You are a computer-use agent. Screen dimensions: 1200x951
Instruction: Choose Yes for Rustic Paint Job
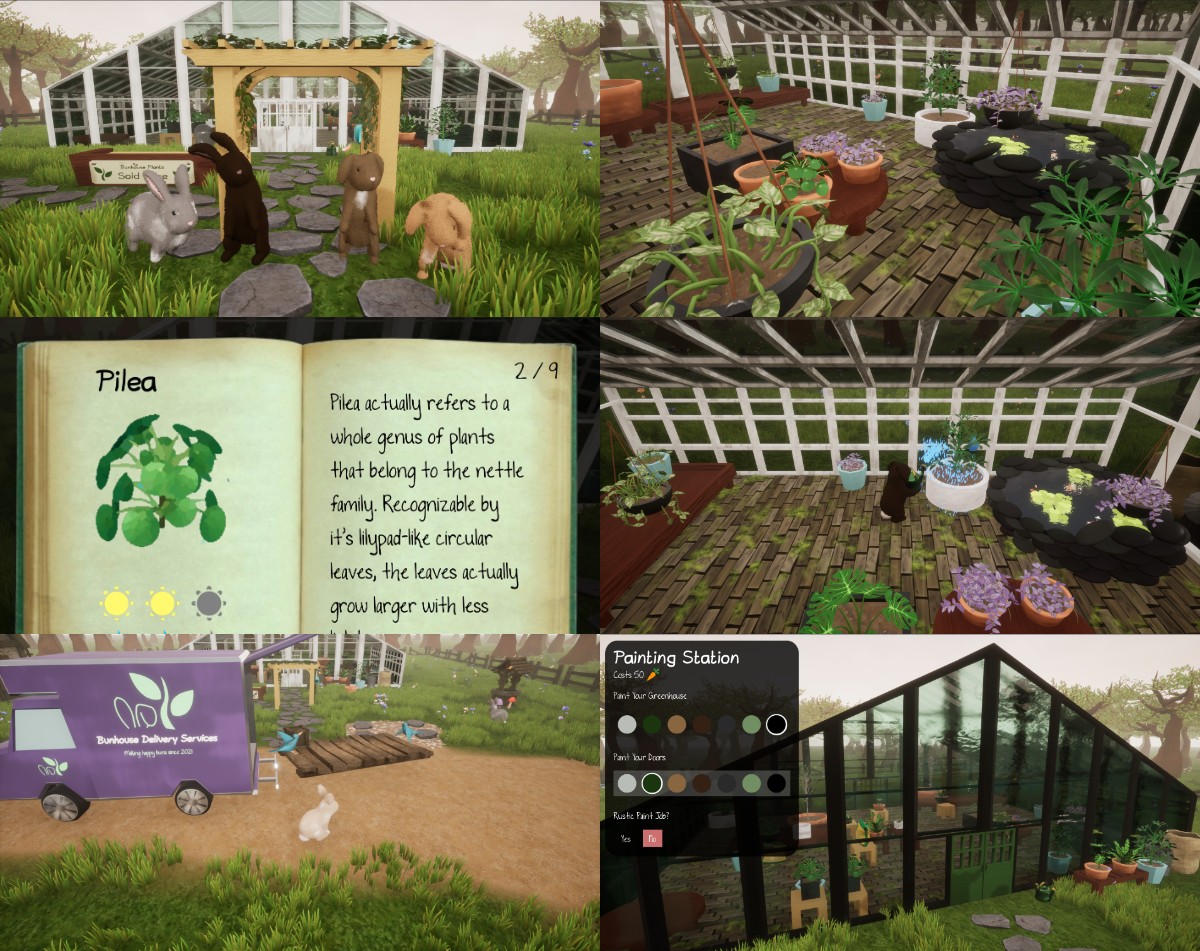pyautogui.click(x=626, y=838)
